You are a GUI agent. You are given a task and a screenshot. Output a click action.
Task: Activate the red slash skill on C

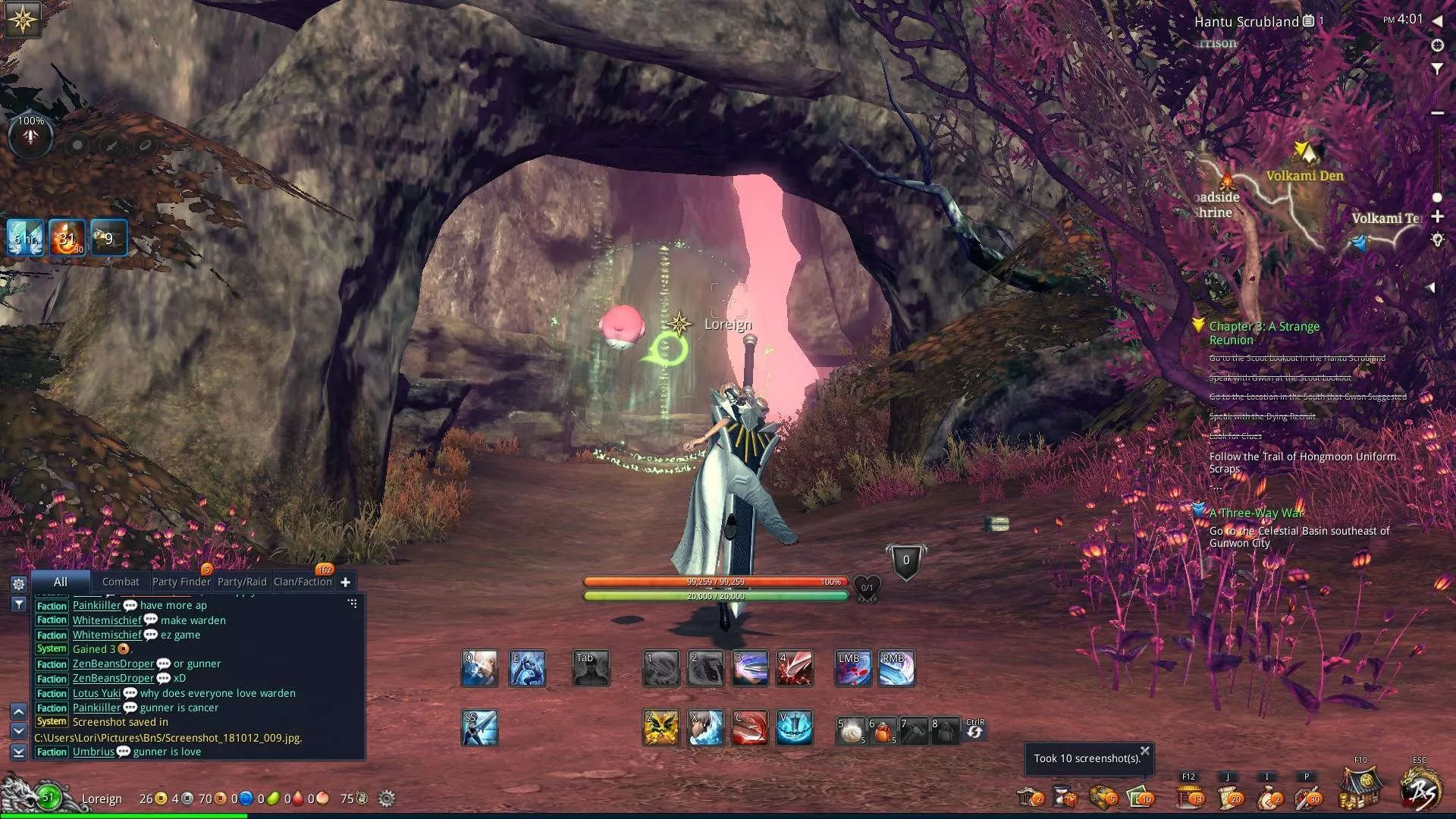tap(750, 728)
